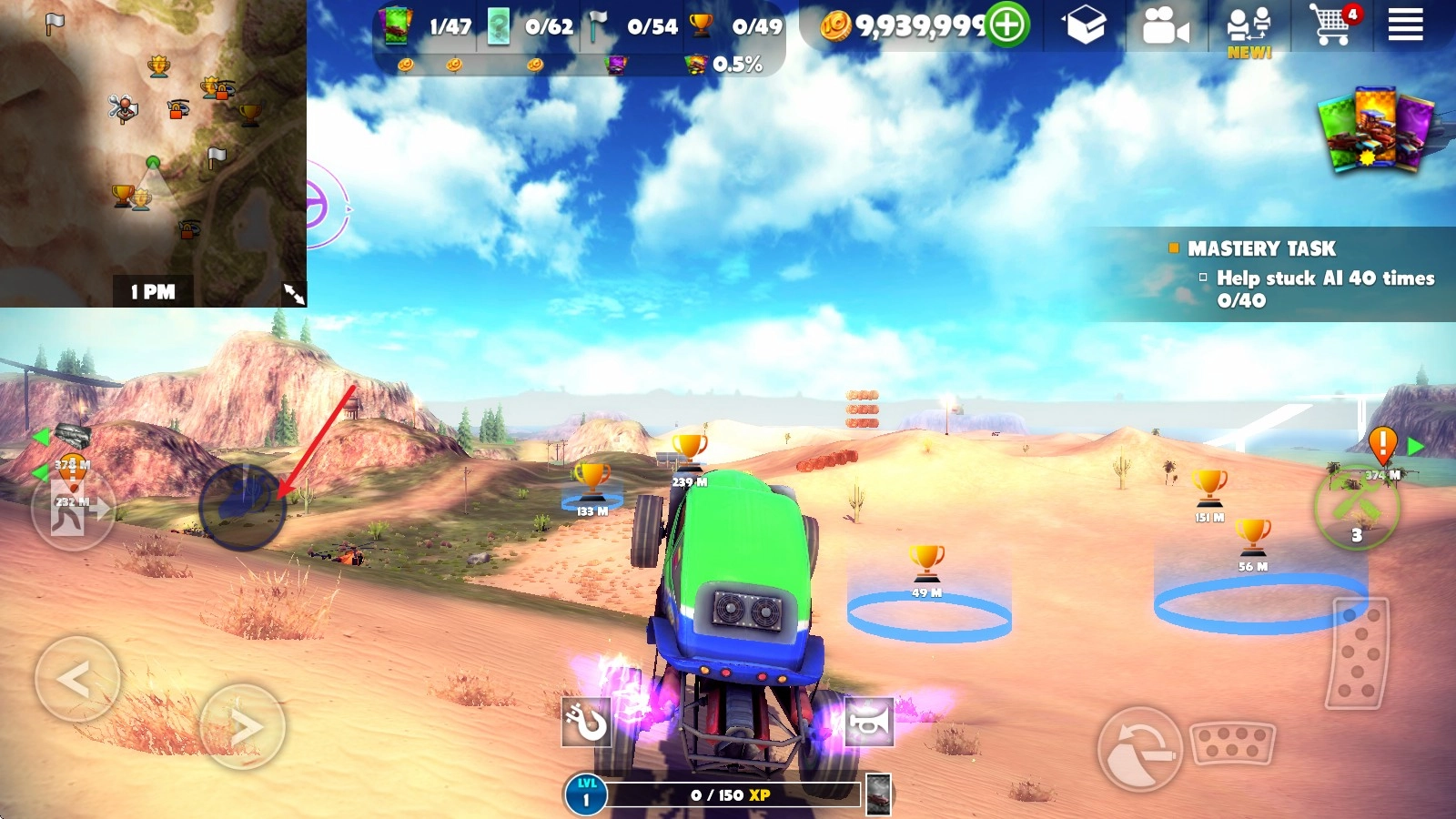Honk the horn button

pyautogui.click(x=869, y=722)
